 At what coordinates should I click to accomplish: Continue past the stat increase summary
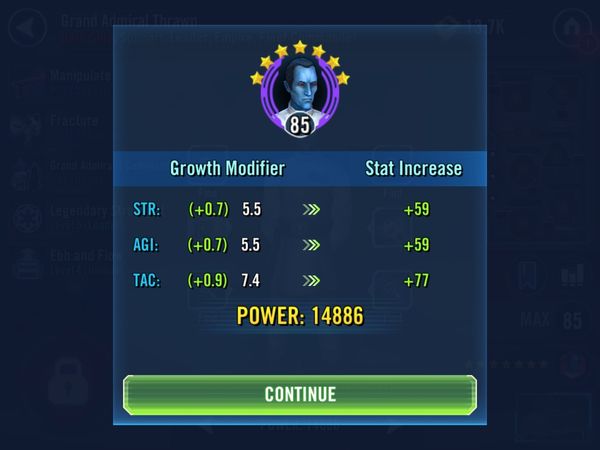point(300,393)
